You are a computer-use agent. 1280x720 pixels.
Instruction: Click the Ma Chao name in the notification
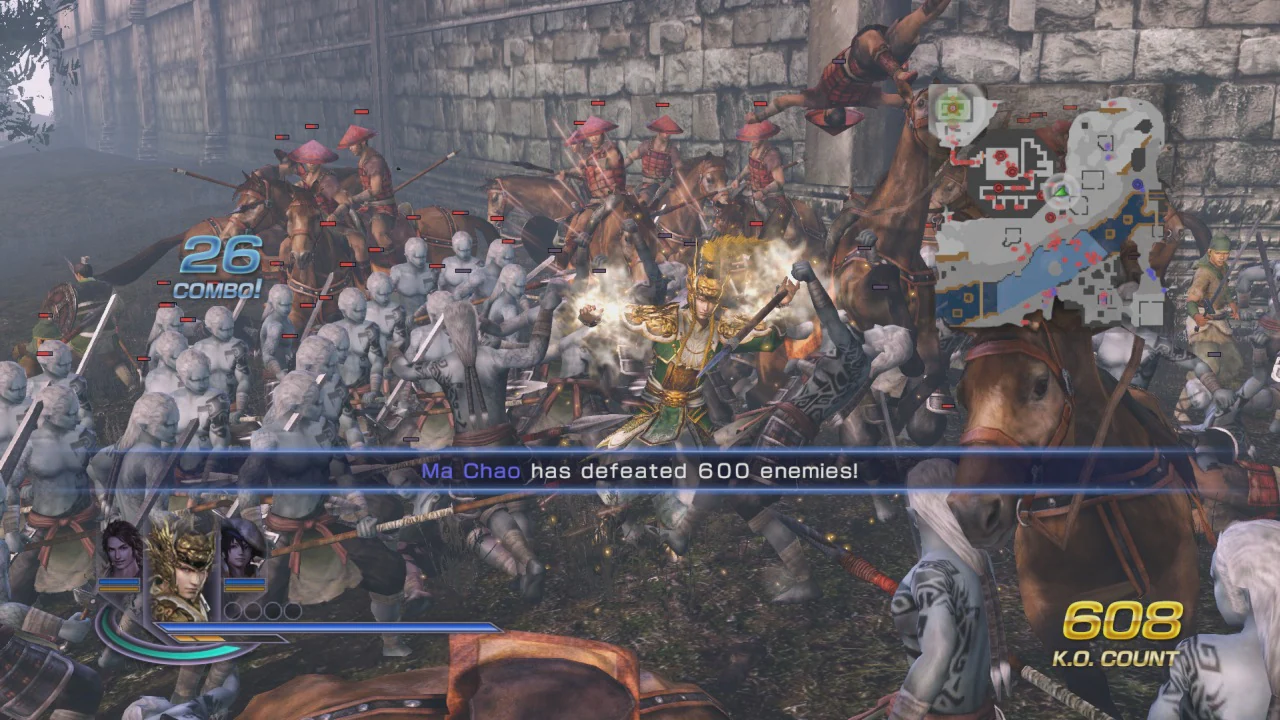pyautogui.click(x=473, y=471)
